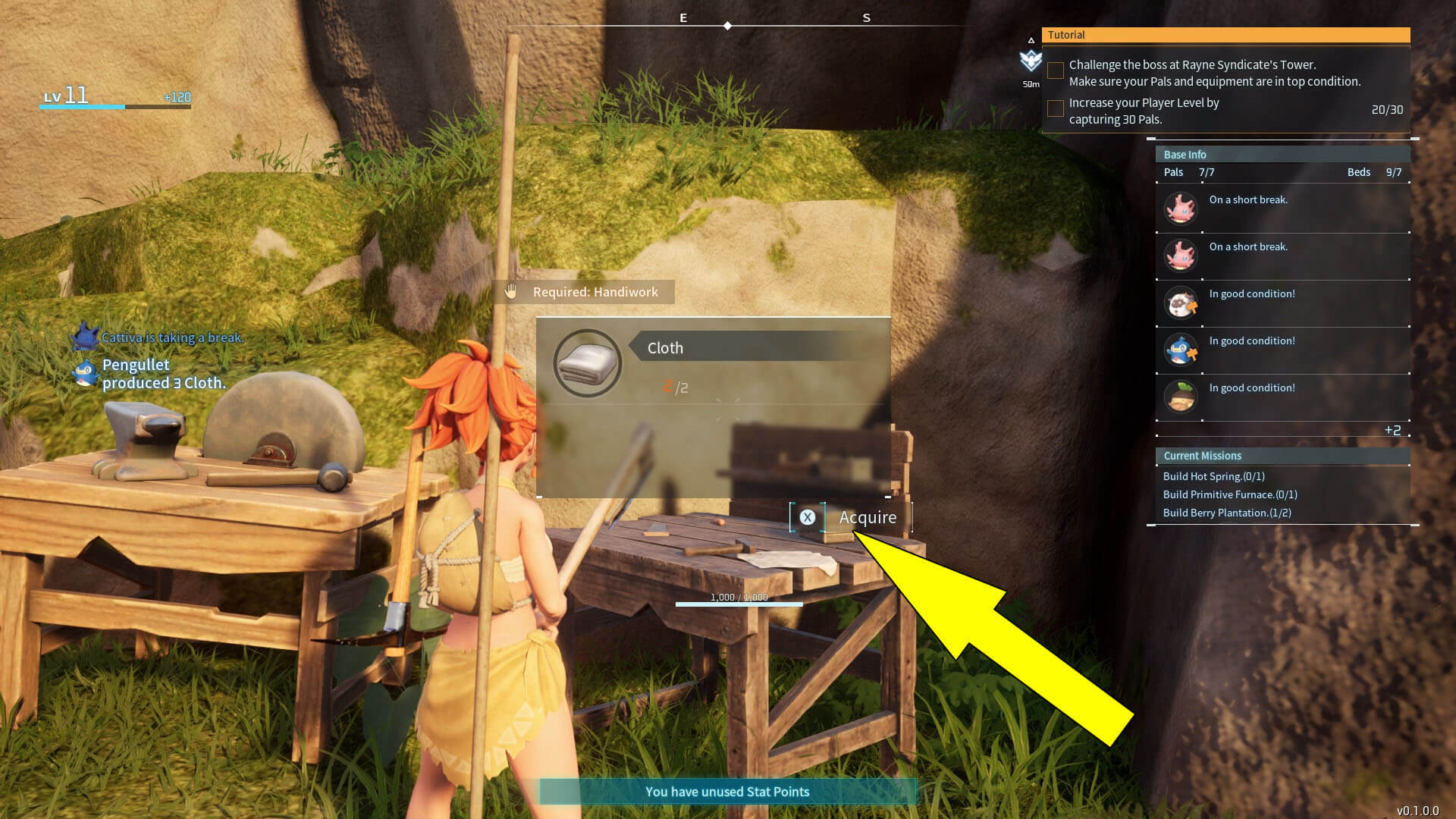Select the Cloth item icon
1456x819 pixels.
(588, 363)
